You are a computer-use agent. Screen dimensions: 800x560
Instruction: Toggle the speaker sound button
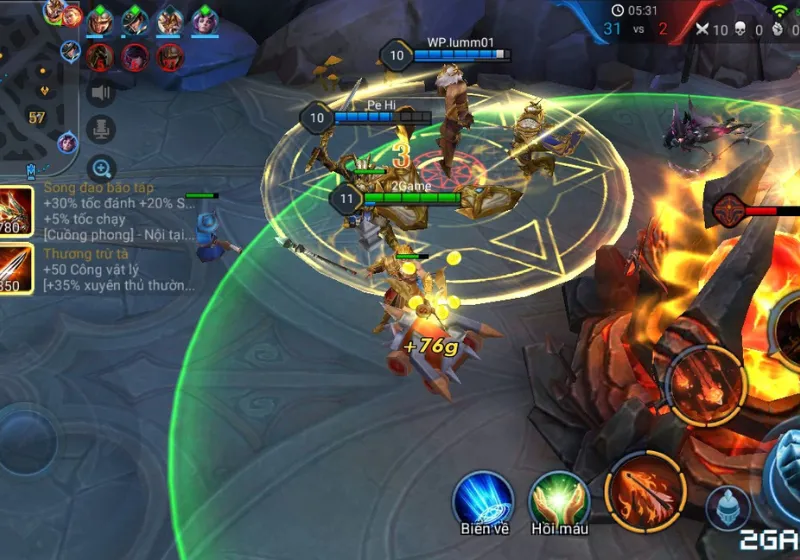point(101,94)
